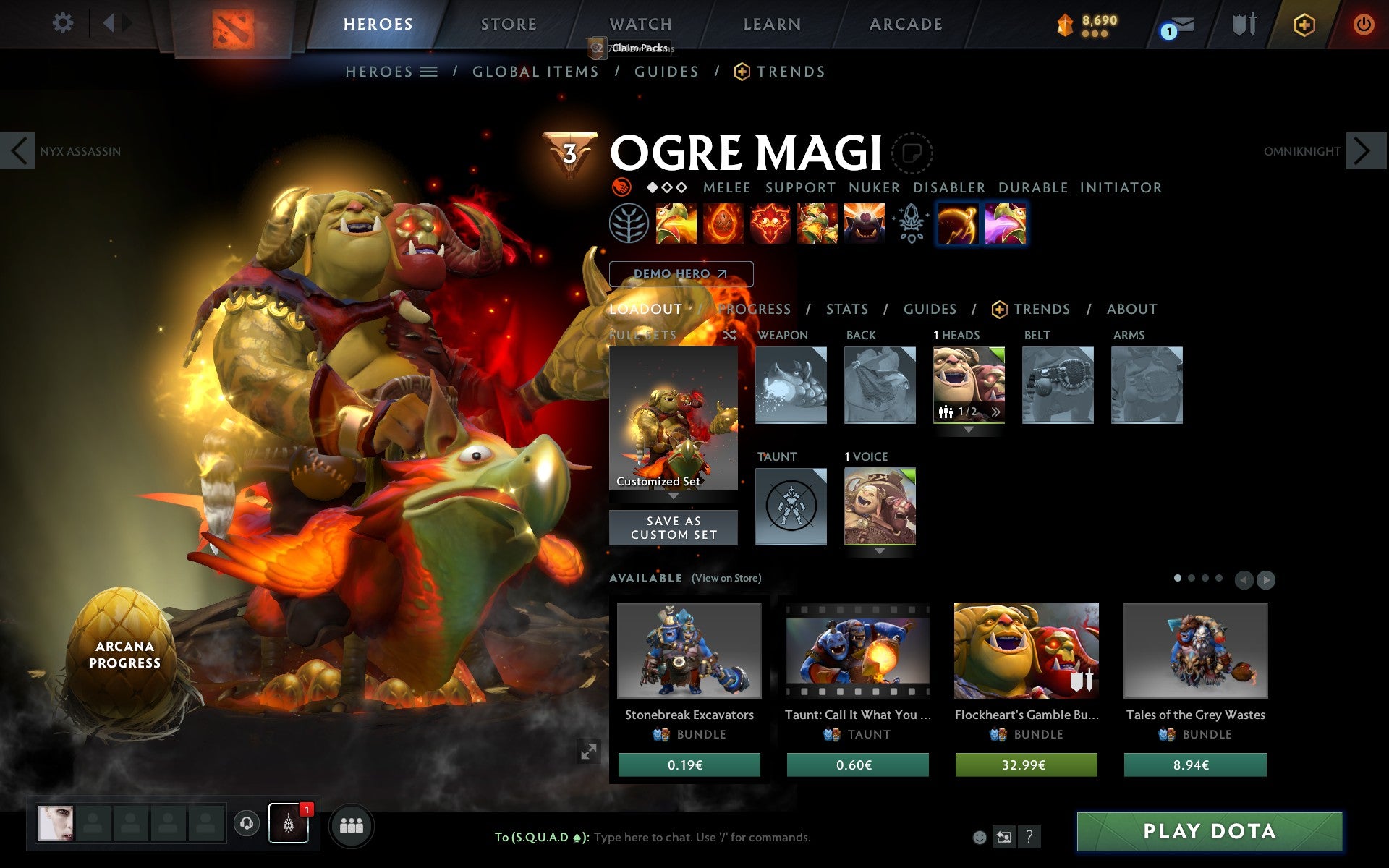Open the Store tab
1389x868 pixels.
pyautogui.click(x=509, y=24)
